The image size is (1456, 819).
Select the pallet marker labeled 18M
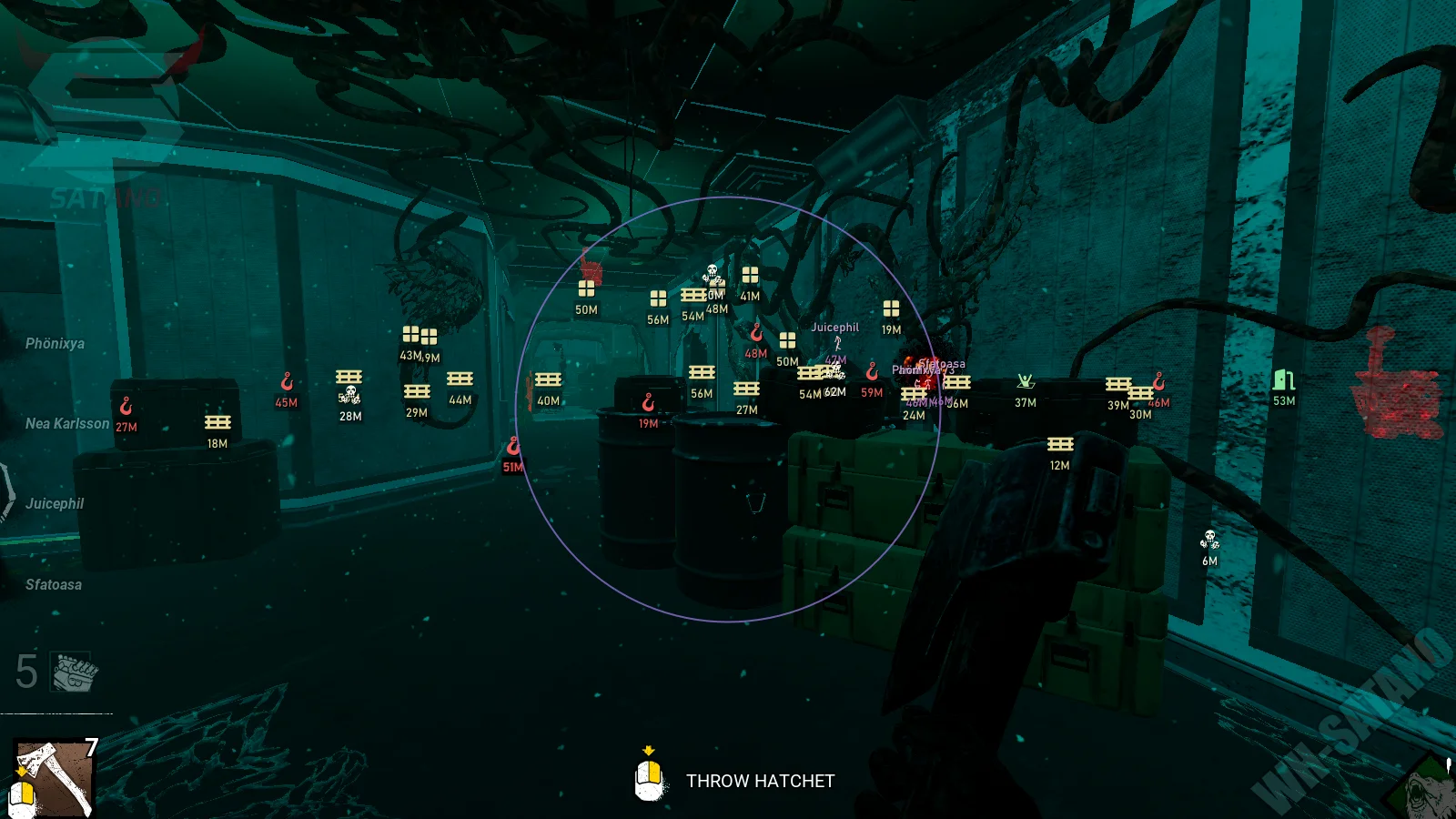[217, 422]
